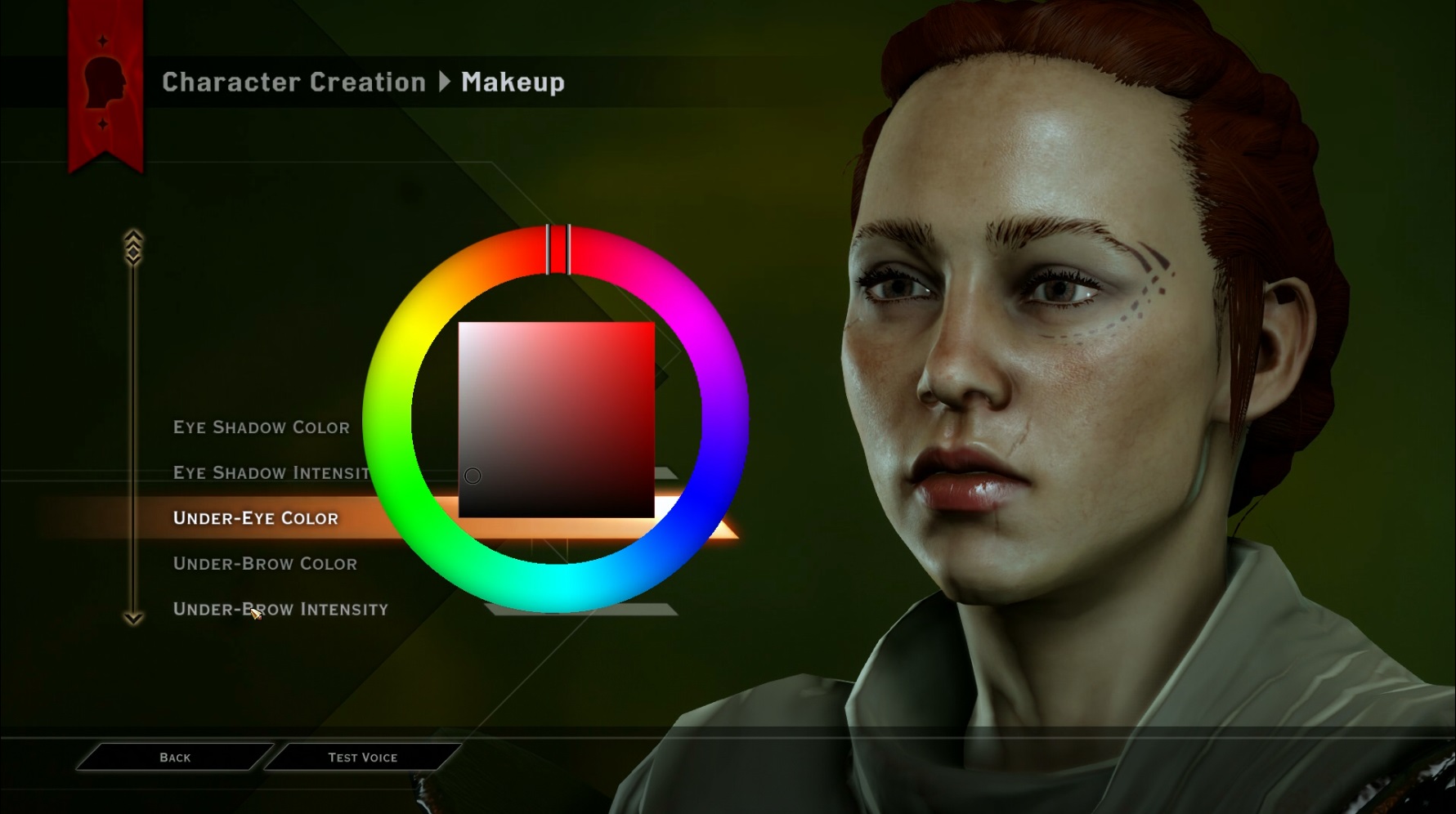This screenshot has height=814, width=1456.
Task: Click the red head-silhouette banner icon
Action: pos(105,81)
